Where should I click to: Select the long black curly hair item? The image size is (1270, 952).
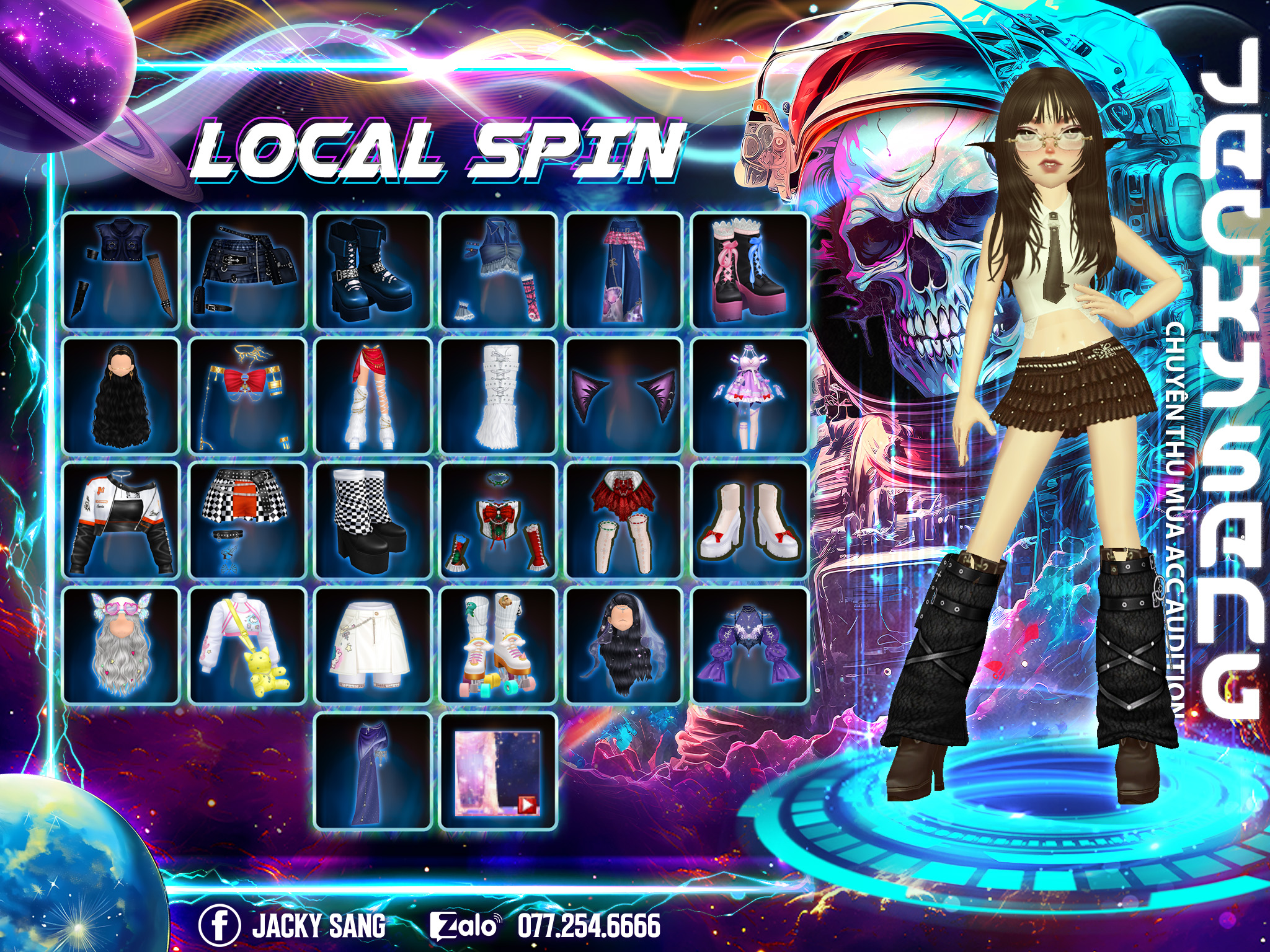click(x=122, y=396)
